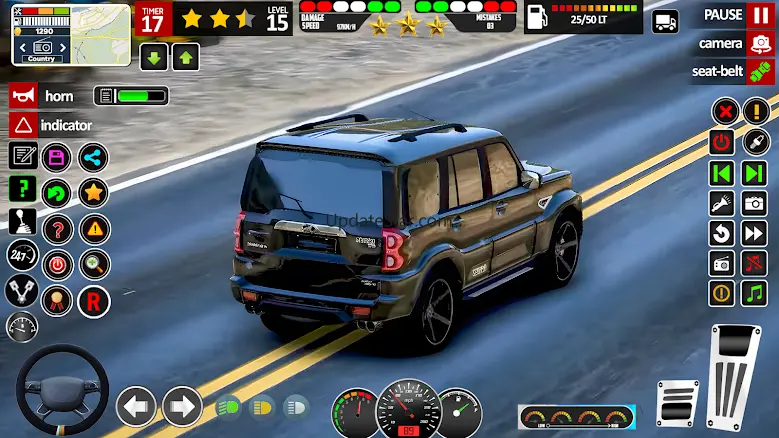Image resolution: width=779 pixels, height=438 pixels.
Task: Click the green music note icon
Action: tap(754, 293)
